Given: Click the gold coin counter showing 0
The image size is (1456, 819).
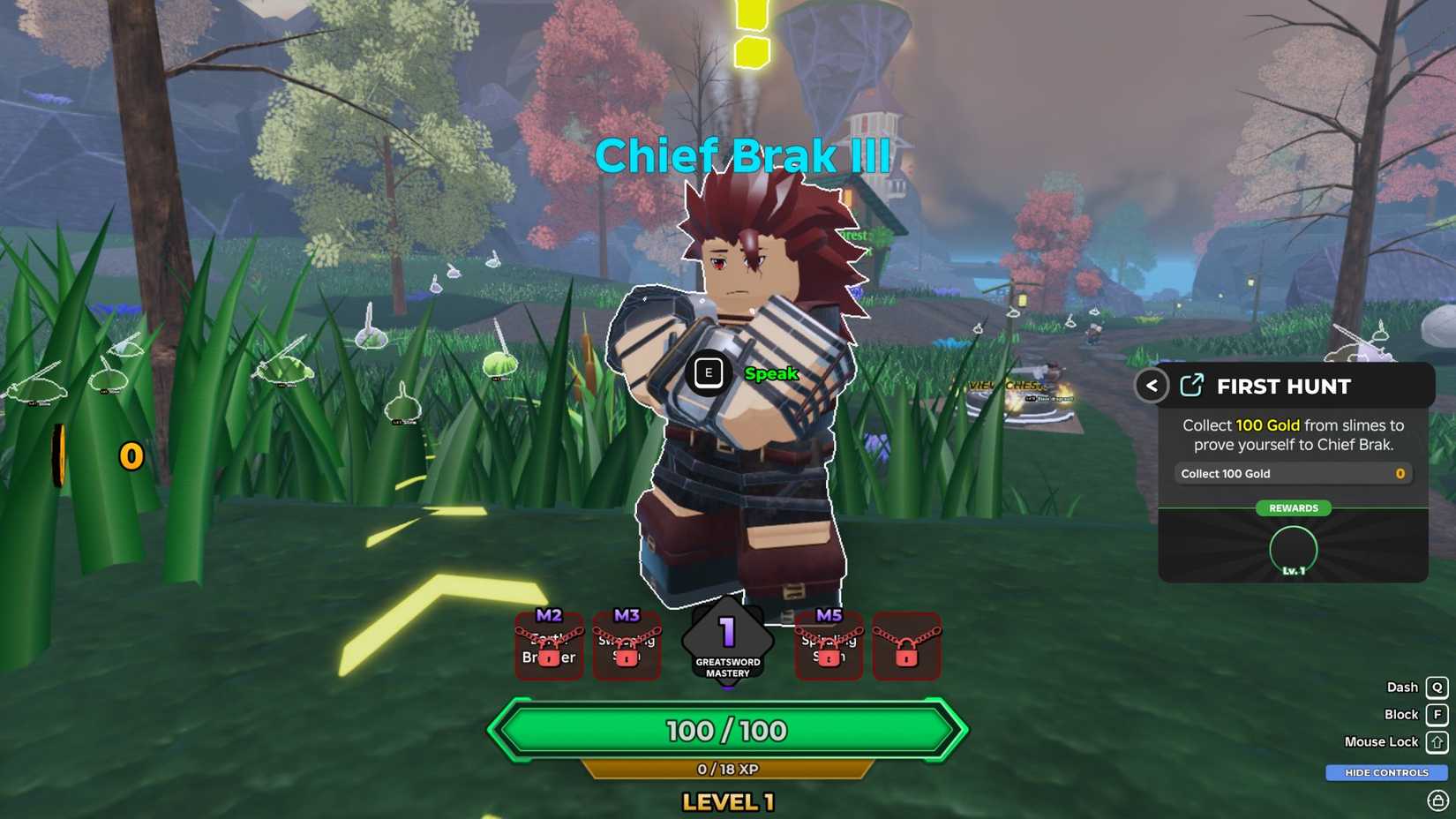Looking at the screenshot, I should coord(131,456).
